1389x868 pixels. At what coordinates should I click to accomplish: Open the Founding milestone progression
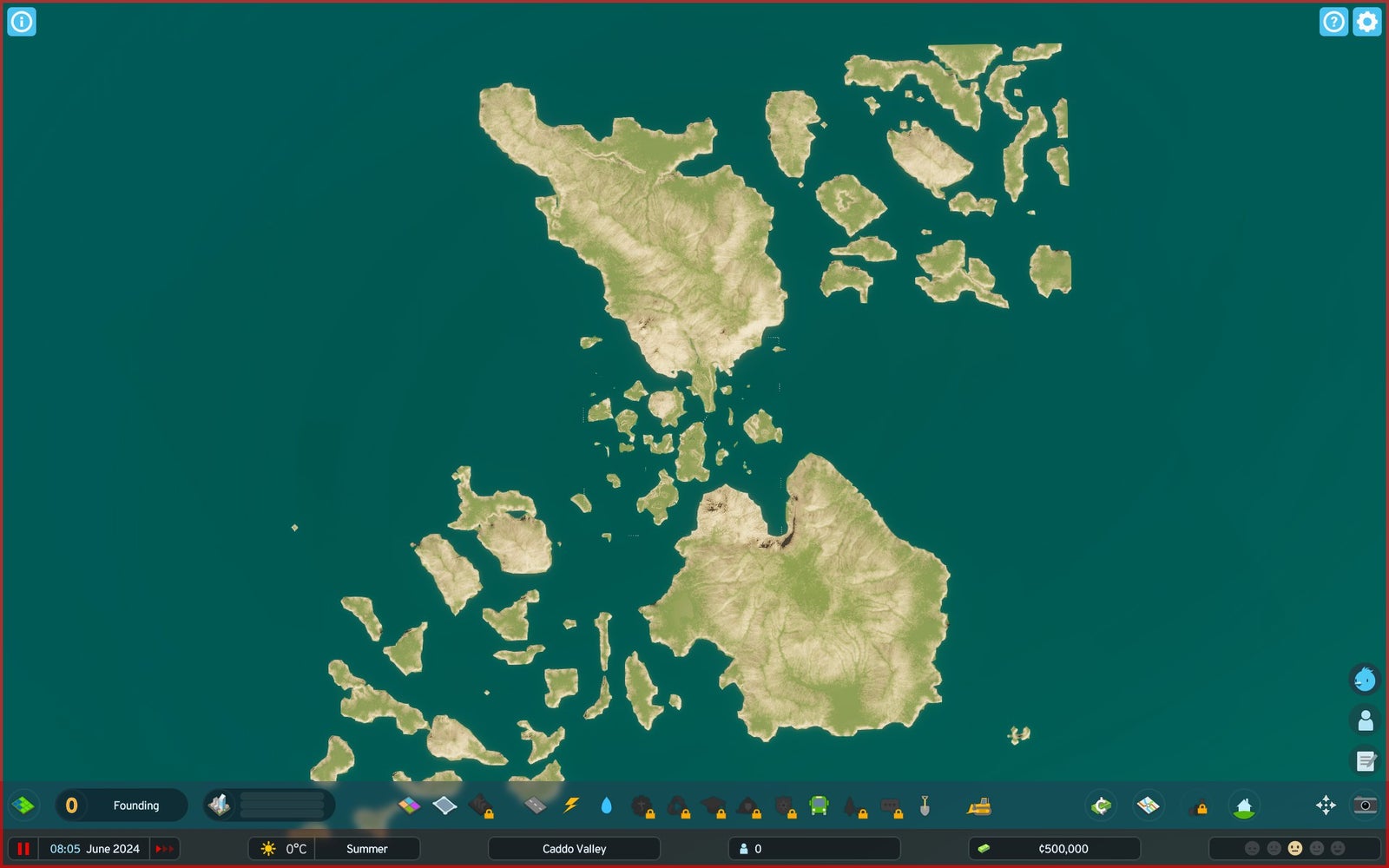(122, 806)
